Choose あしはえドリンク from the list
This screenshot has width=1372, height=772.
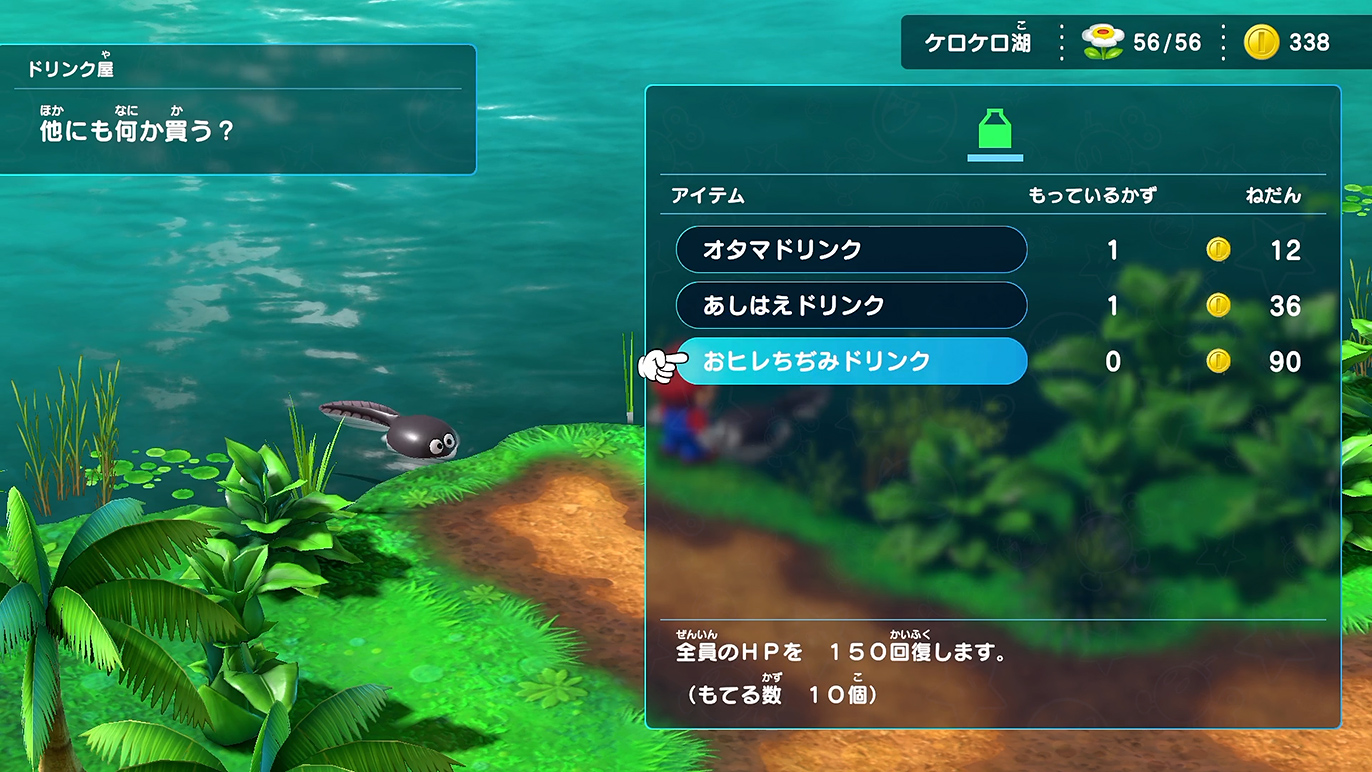click(851, 305)
